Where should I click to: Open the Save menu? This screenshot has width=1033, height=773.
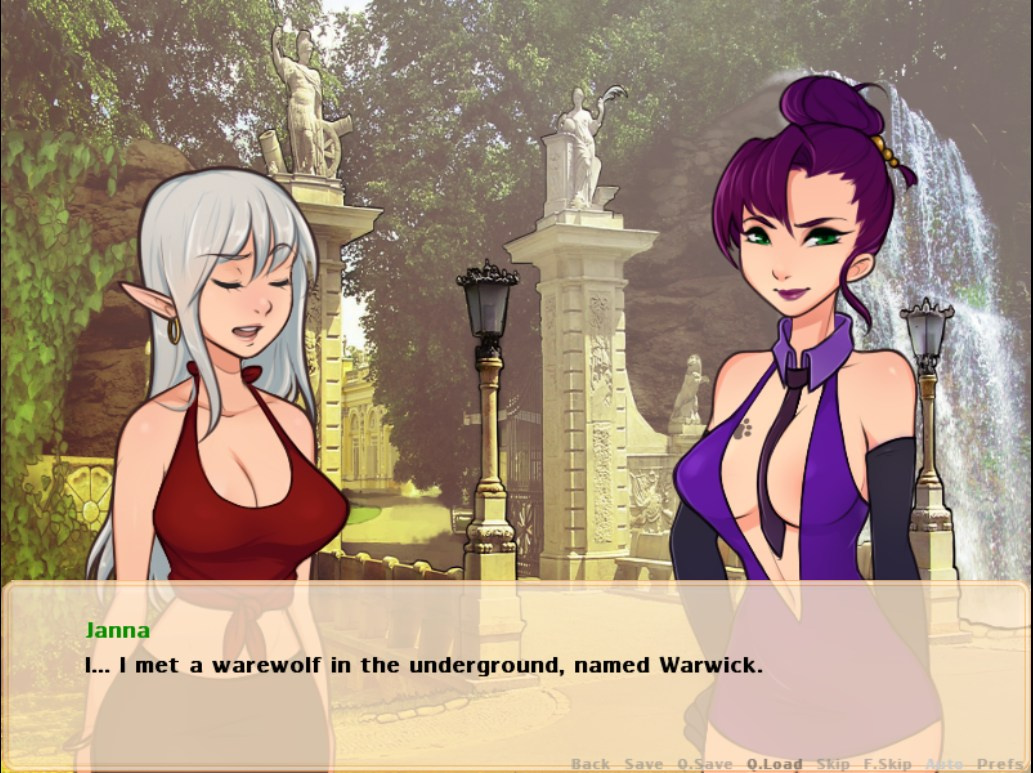(643, 764)
